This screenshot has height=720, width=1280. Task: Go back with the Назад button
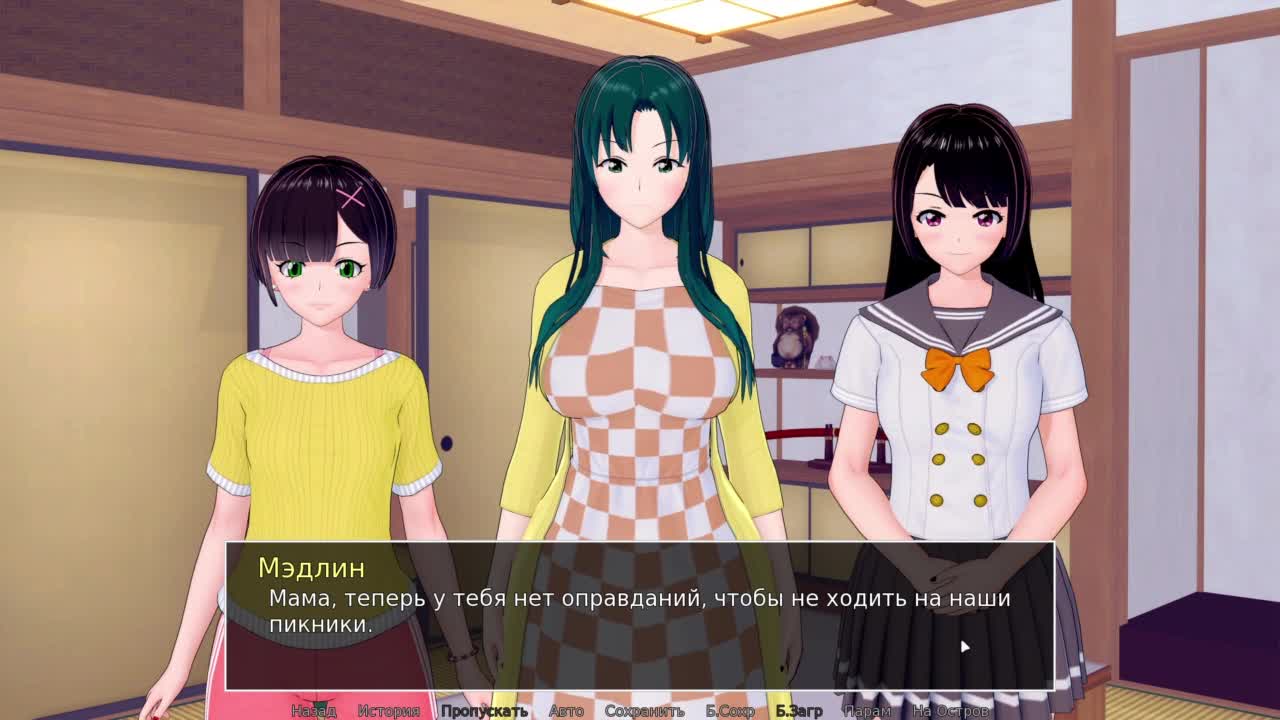click(x=313, y=711)
